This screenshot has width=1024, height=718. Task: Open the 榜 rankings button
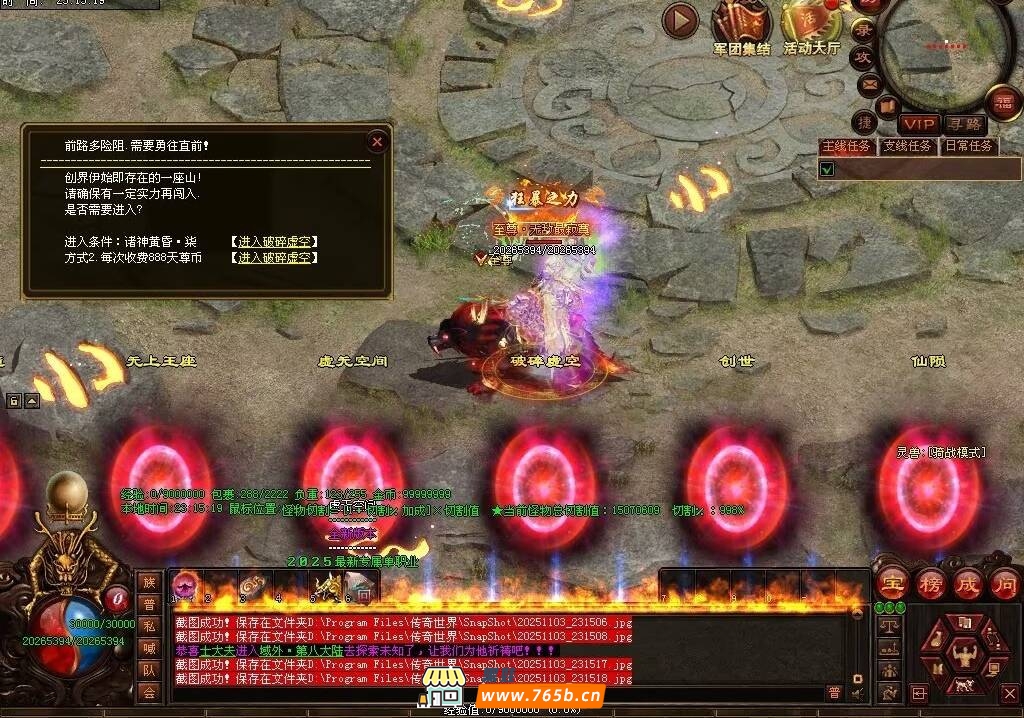coord(930,584)
